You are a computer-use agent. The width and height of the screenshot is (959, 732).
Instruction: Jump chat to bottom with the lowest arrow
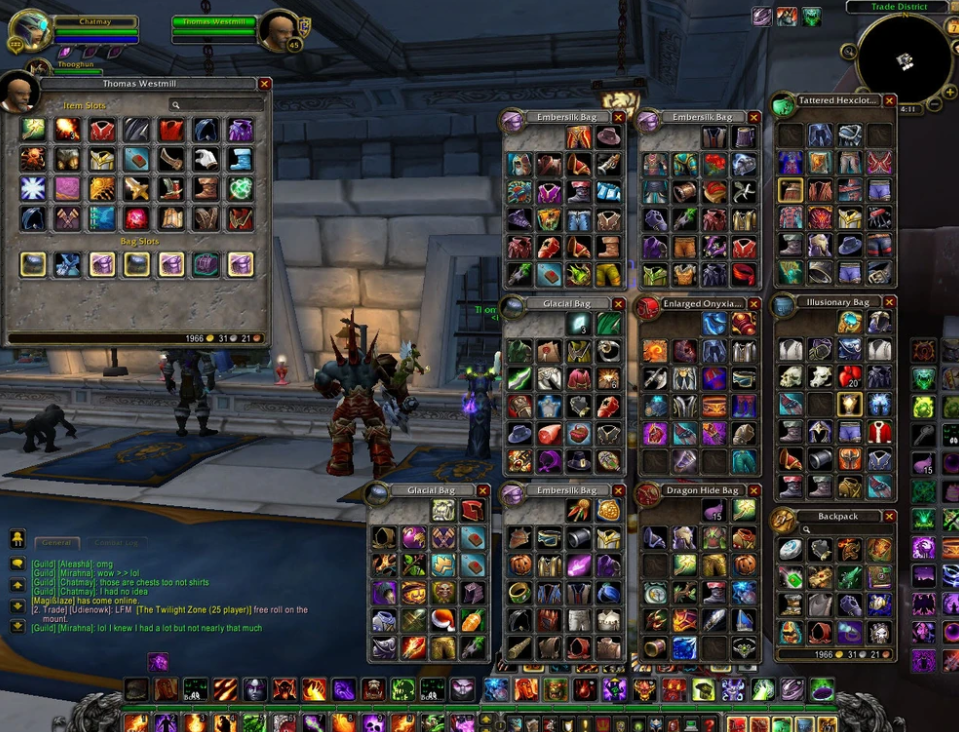pos(17,626)
